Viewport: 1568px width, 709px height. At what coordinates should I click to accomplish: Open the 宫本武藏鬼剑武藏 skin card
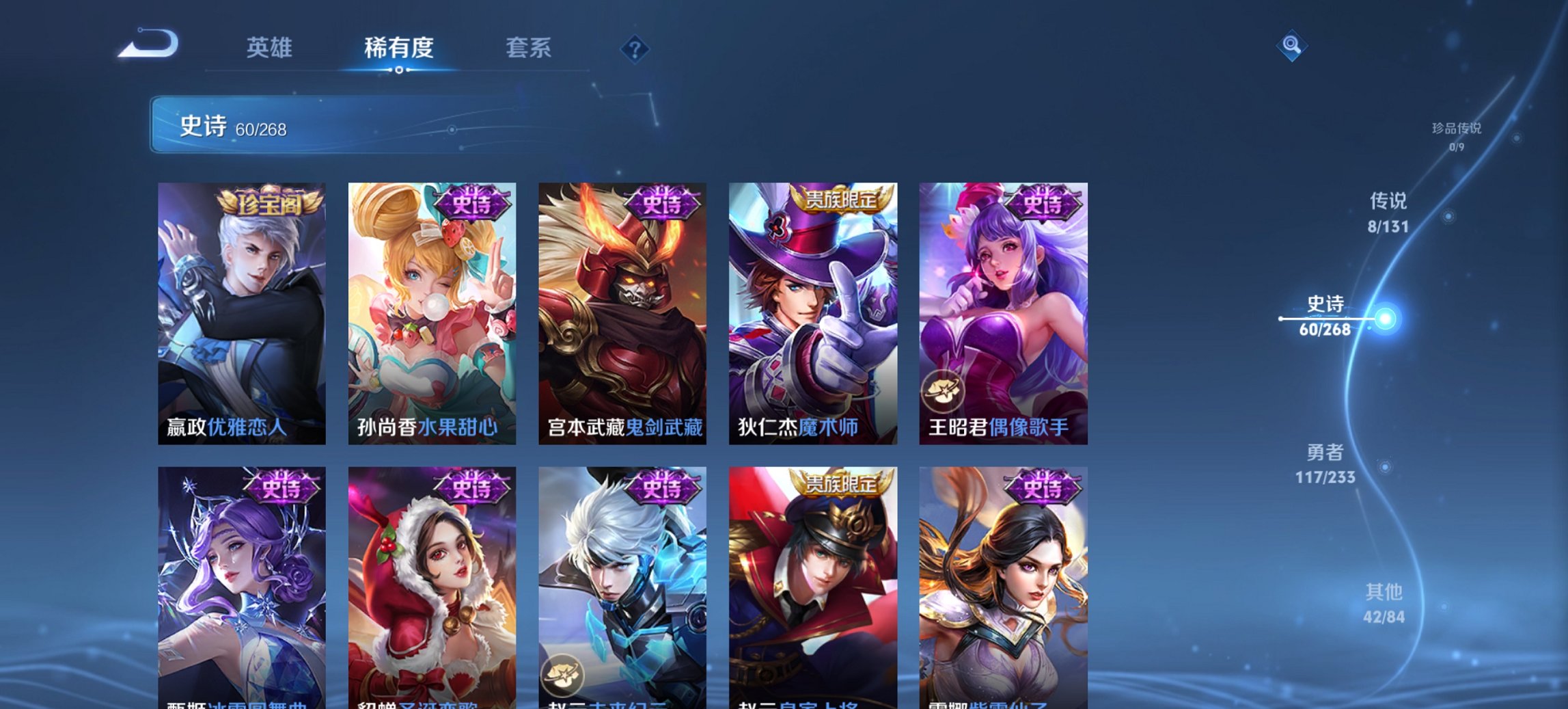tap(623, 308)
